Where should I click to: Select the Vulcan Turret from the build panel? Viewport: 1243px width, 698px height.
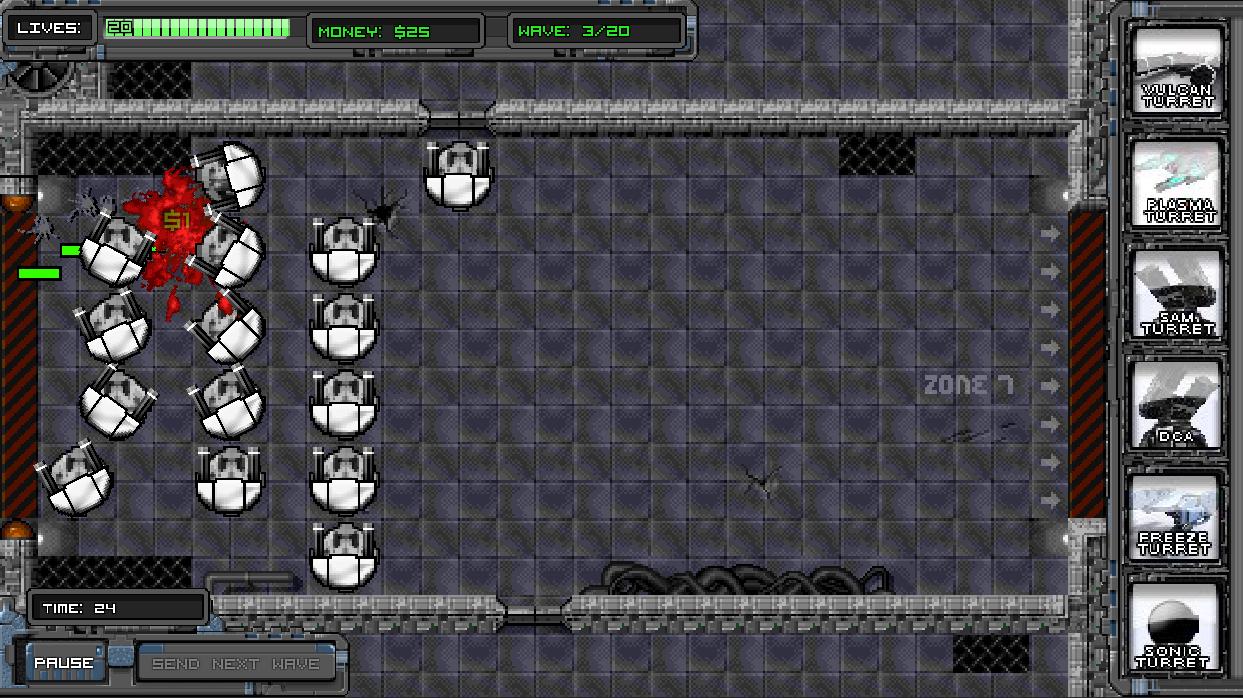pyautogui.click(x=1178, y=71)
